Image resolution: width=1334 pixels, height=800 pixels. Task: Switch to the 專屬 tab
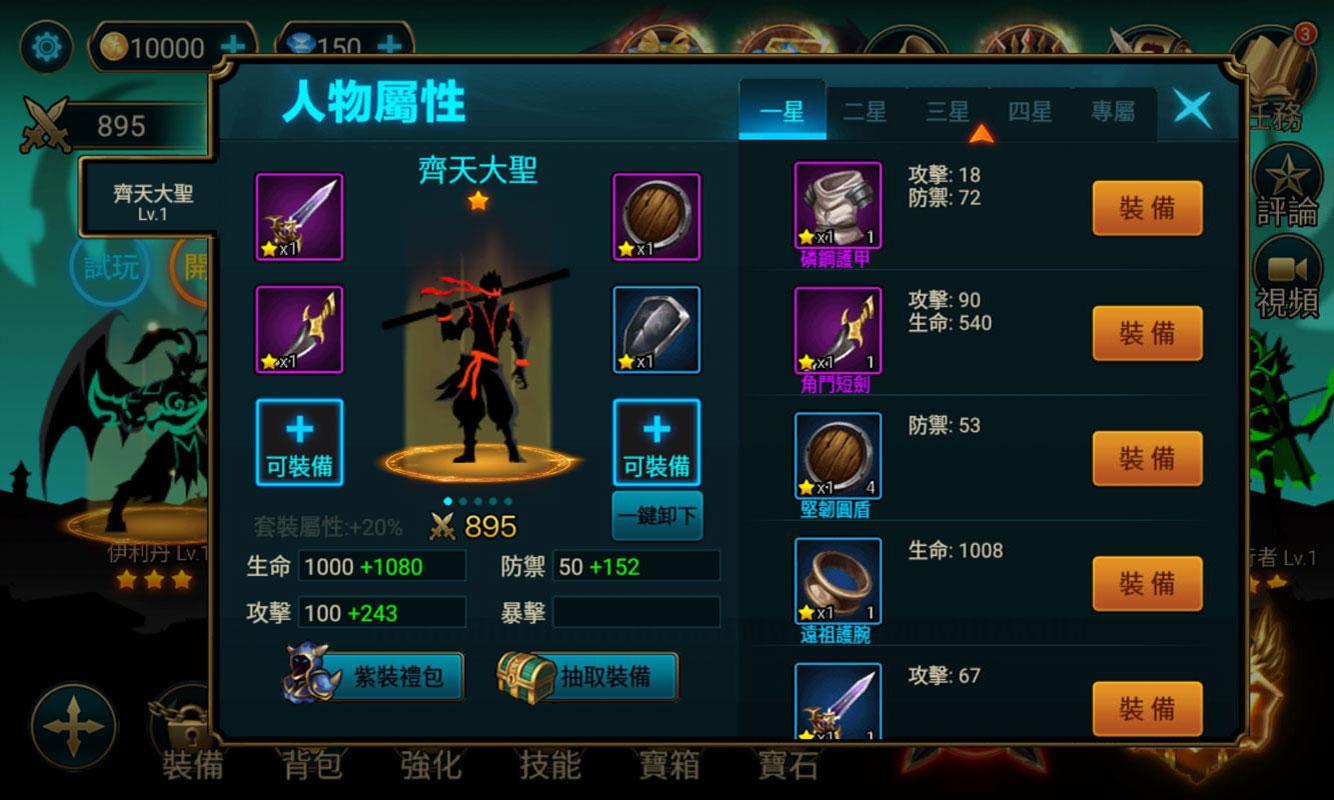(1114, 112)
